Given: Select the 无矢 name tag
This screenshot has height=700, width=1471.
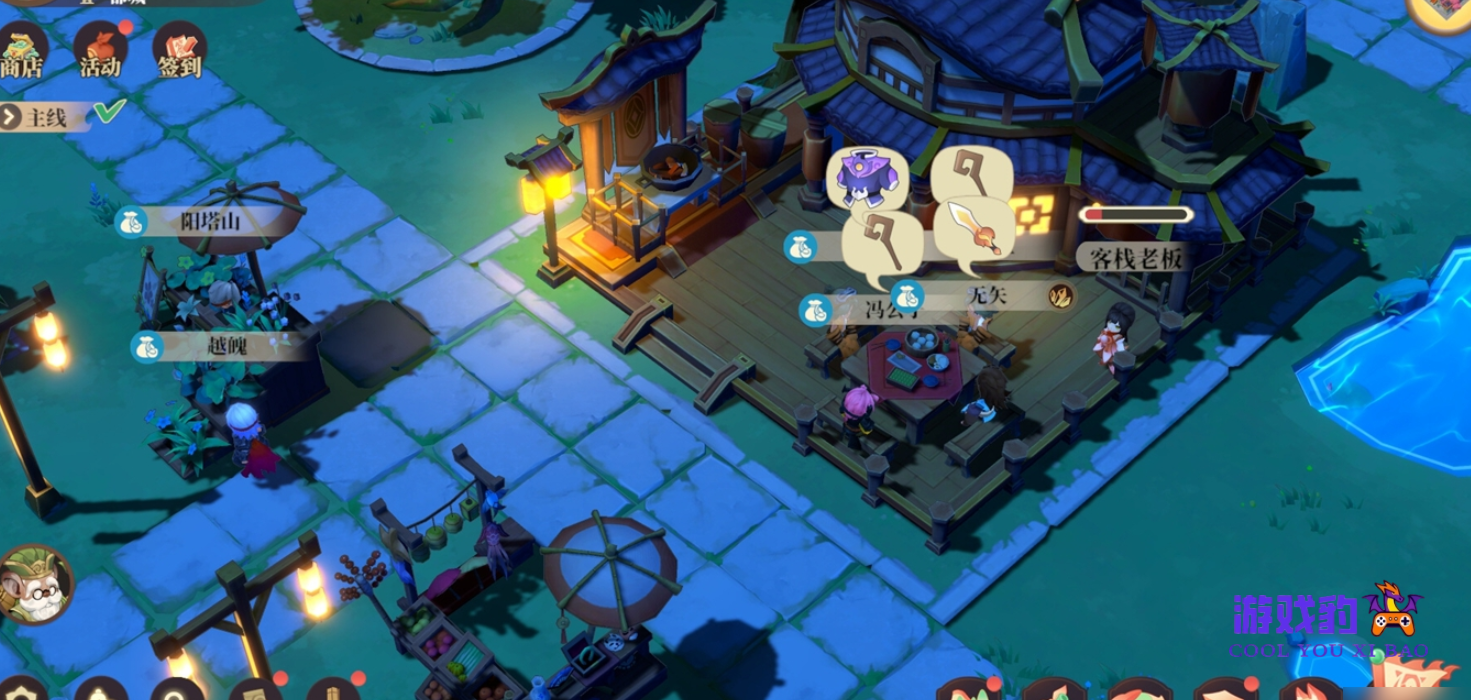Looking at the screenshot, I should (x=979, y=296).
